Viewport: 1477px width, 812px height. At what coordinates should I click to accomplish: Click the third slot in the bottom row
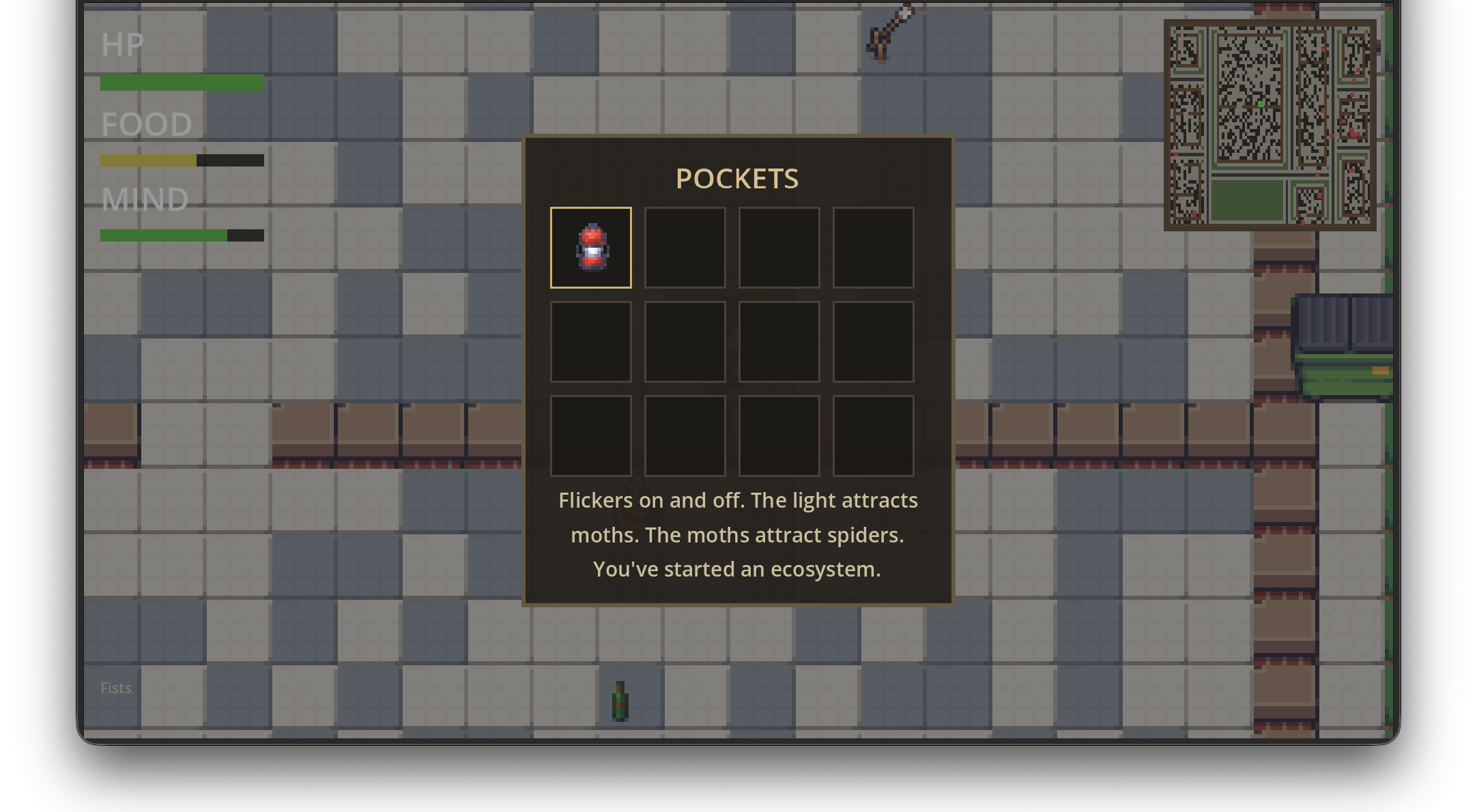pyautogui.click(x=779, y=435)
